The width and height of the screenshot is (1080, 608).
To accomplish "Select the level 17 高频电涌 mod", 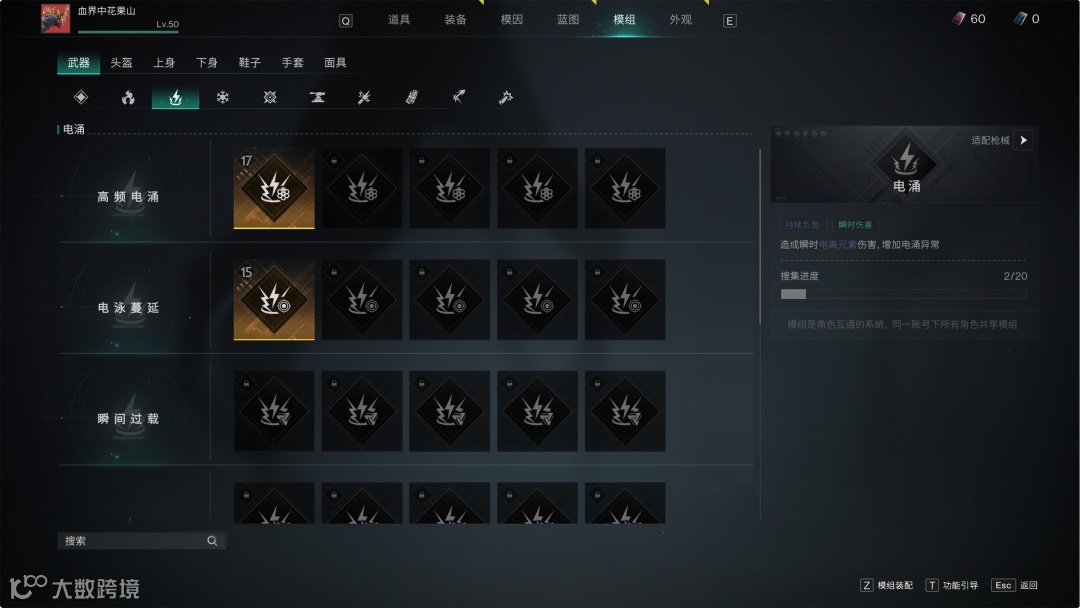I will [274, 188].
